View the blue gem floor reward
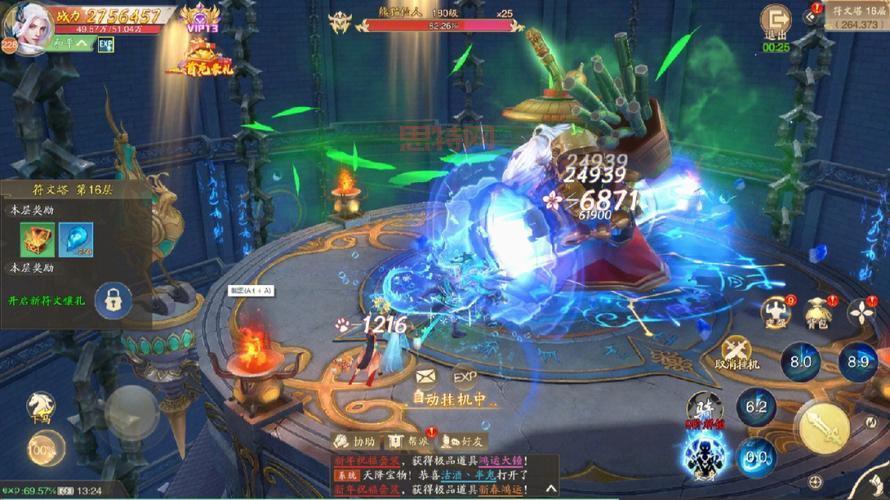 [74, 240]
